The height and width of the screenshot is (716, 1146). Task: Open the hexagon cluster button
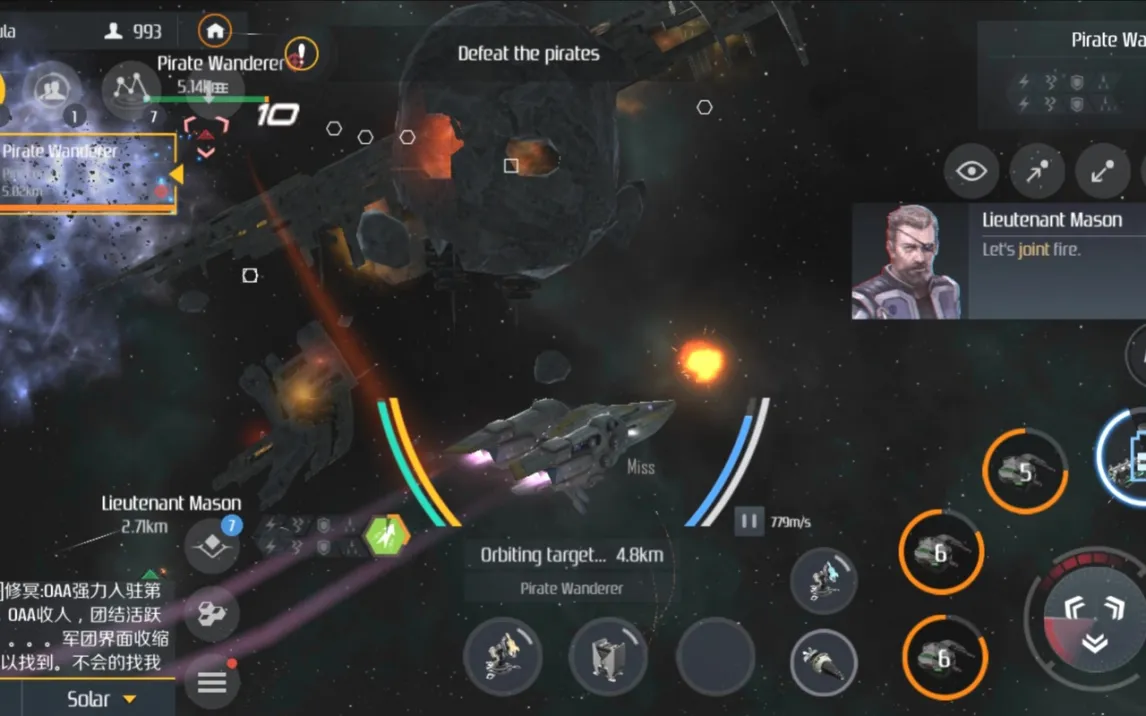pyautogui.click(x=211, y=614)
